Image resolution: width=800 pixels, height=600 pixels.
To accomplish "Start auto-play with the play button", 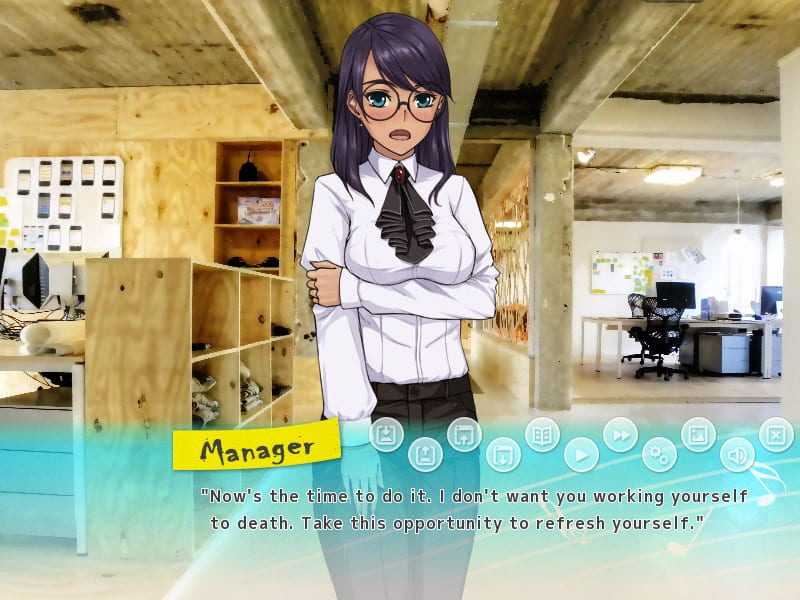I will point(581,455).
